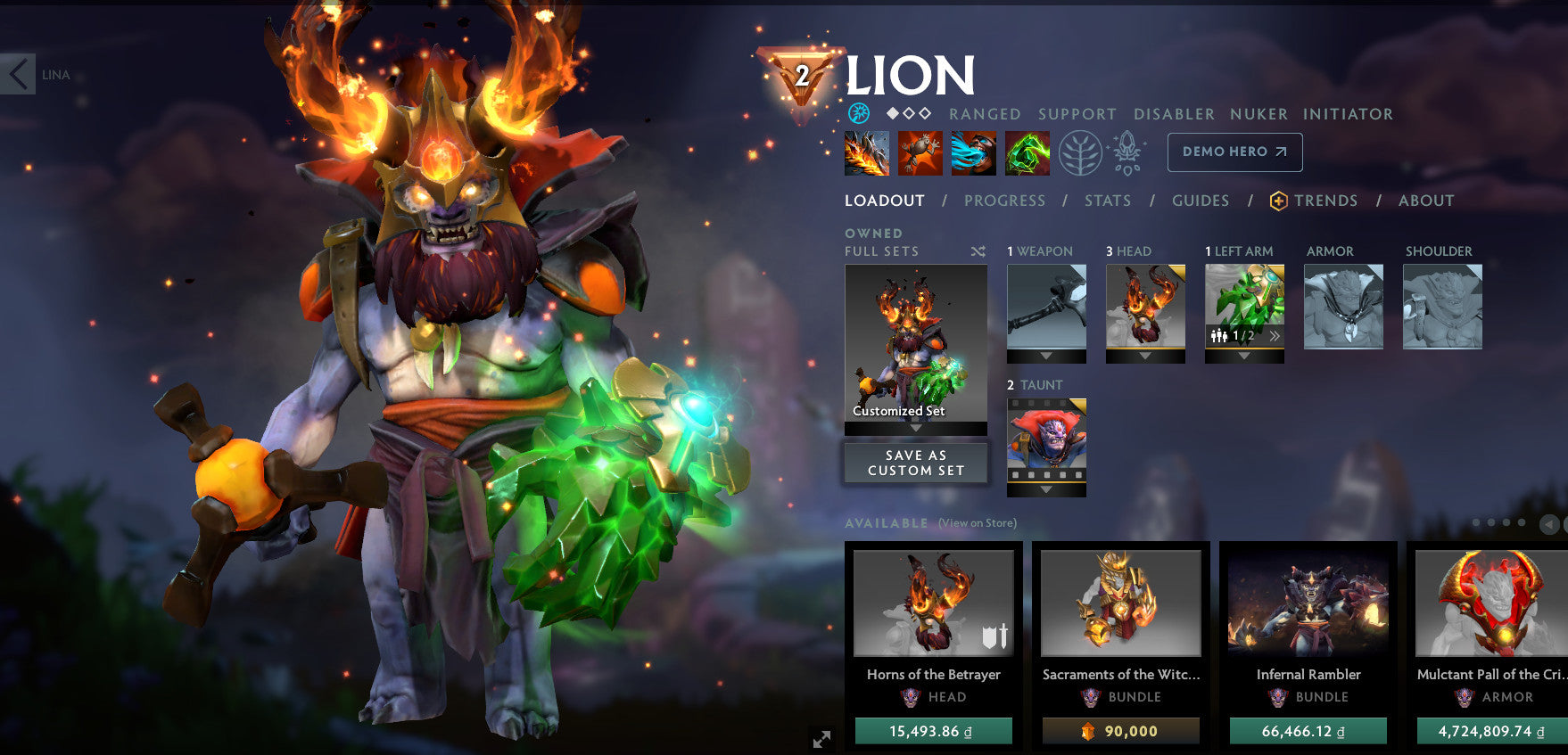Open the Guides tab

(x=1201, y=201)
